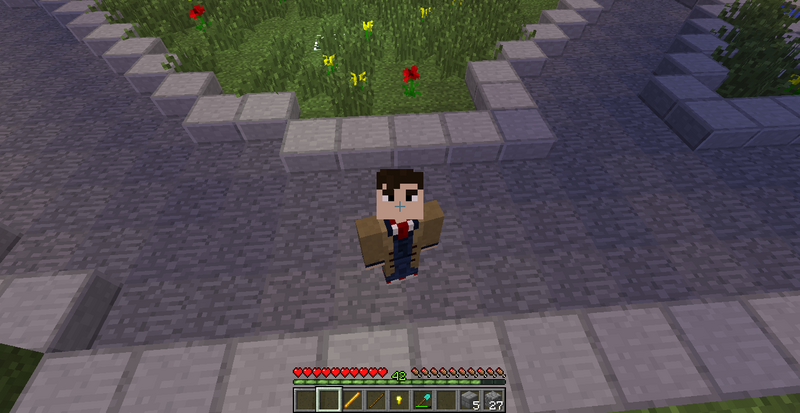Select the blaze rod hotbar slot

pyautogui.click(x=351, y=401)
